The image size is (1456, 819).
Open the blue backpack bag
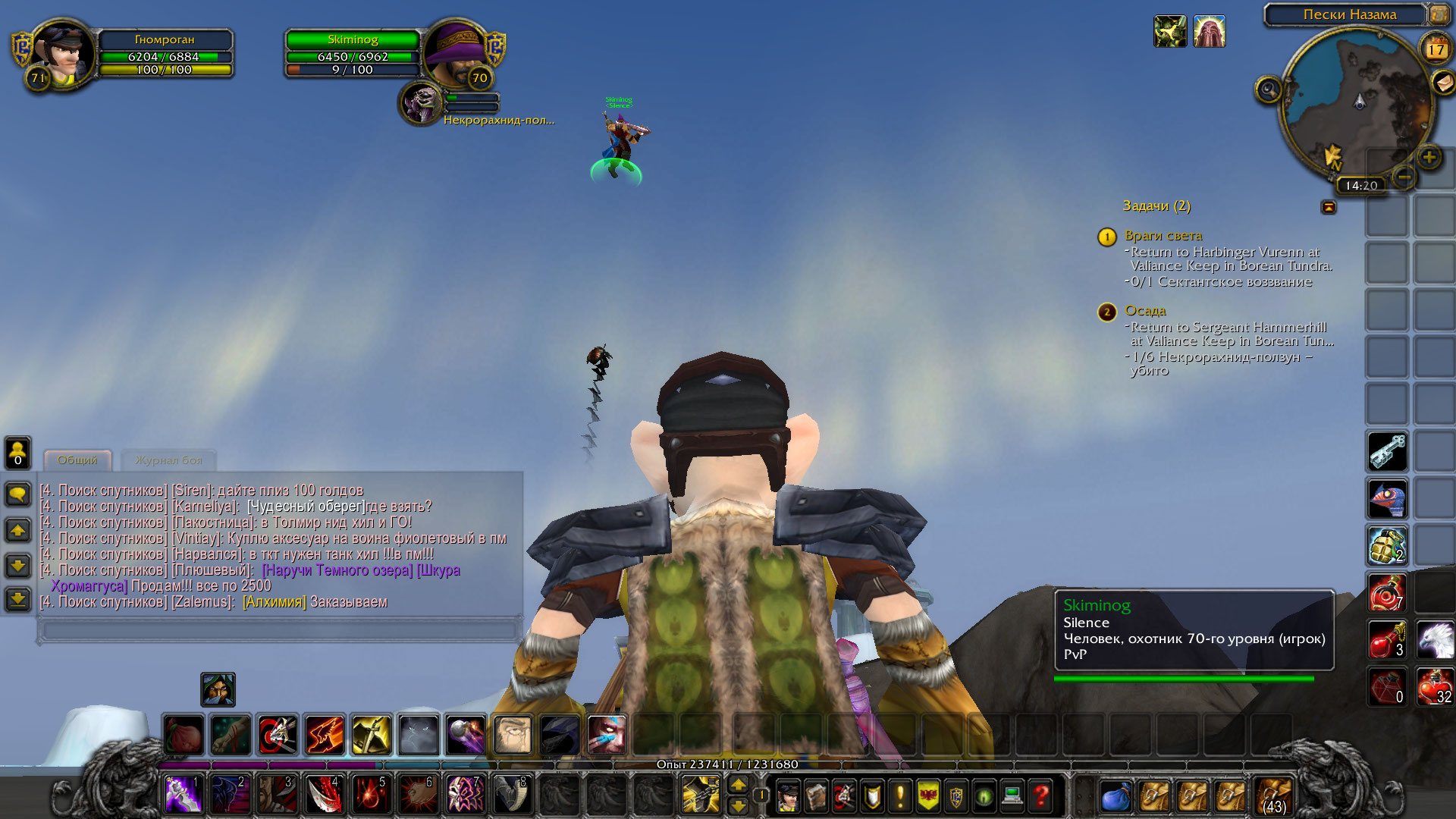pos(1116,796)
